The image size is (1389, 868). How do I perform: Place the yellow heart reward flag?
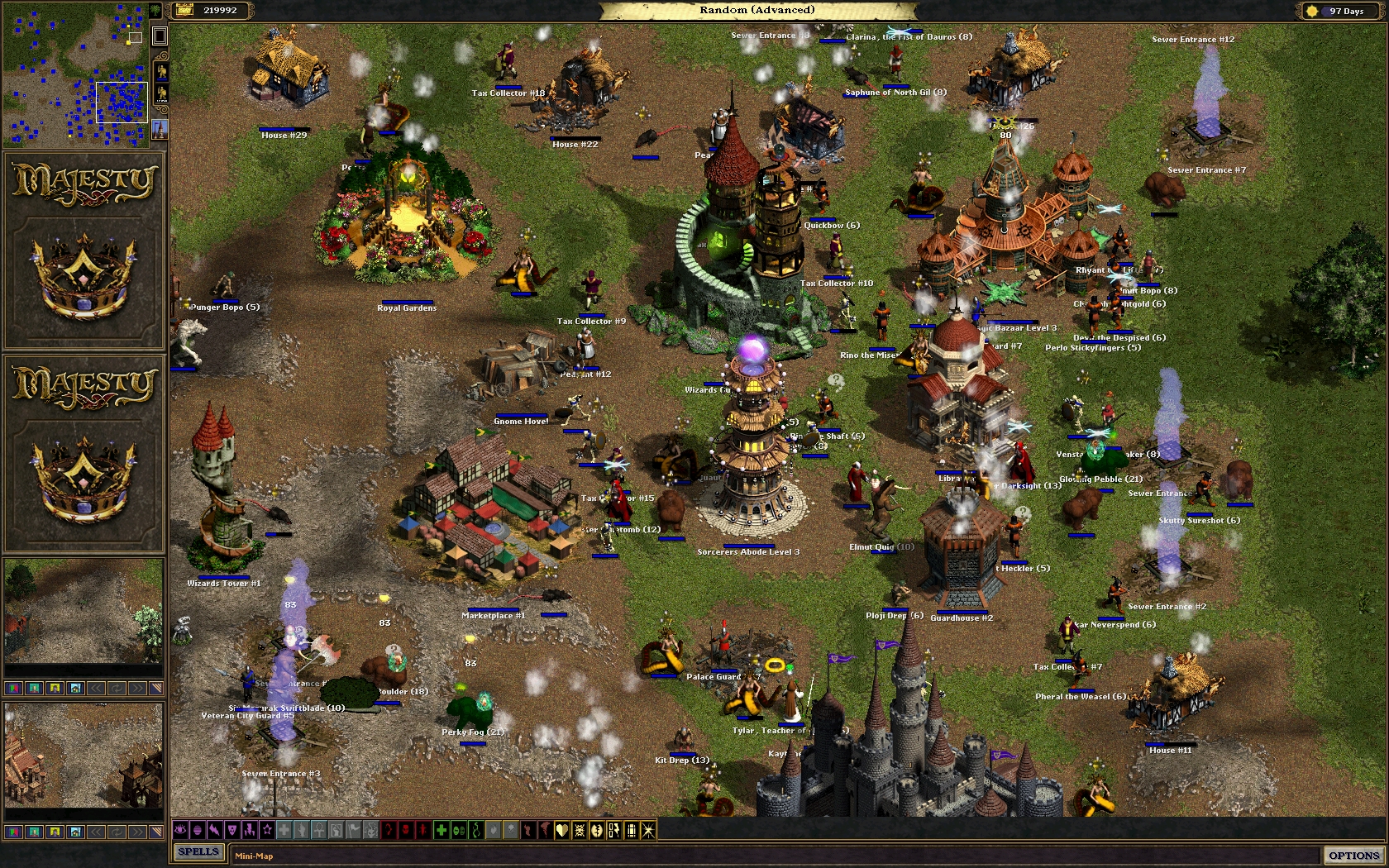point(561,831)
